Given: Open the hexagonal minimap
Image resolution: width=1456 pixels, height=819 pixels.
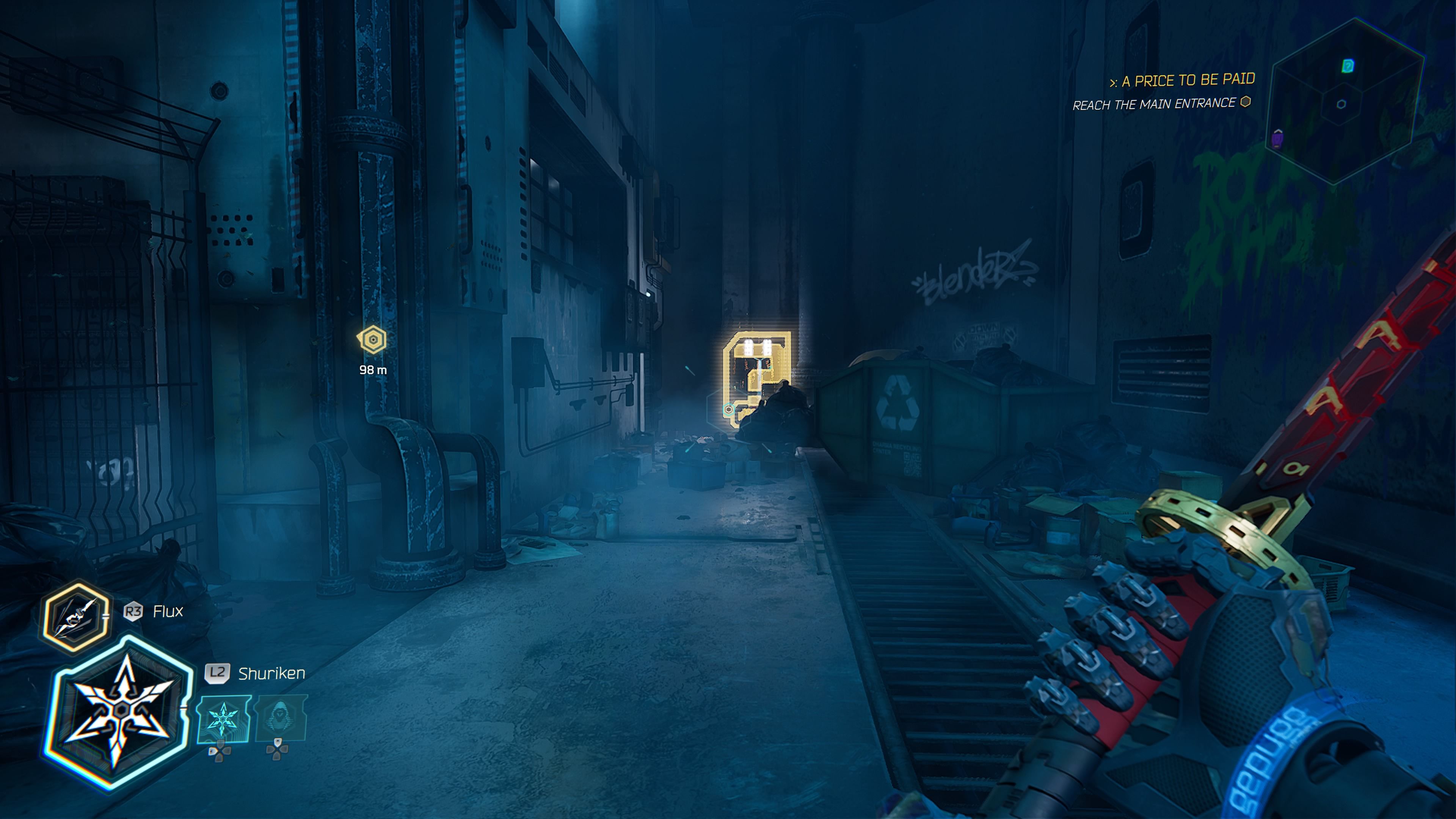Looking at the screenshot, I should pyautogui.click(x=1346, y=102).
